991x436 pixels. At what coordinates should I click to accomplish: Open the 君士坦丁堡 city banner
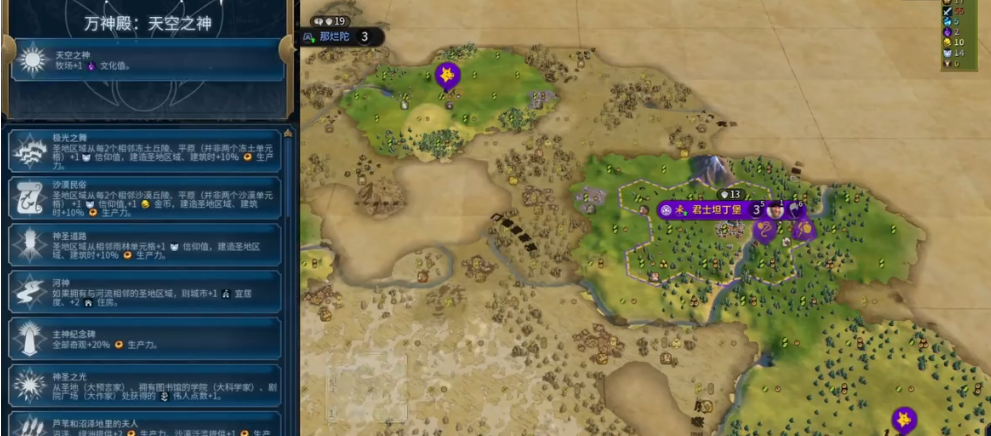[x=711, y=210]
